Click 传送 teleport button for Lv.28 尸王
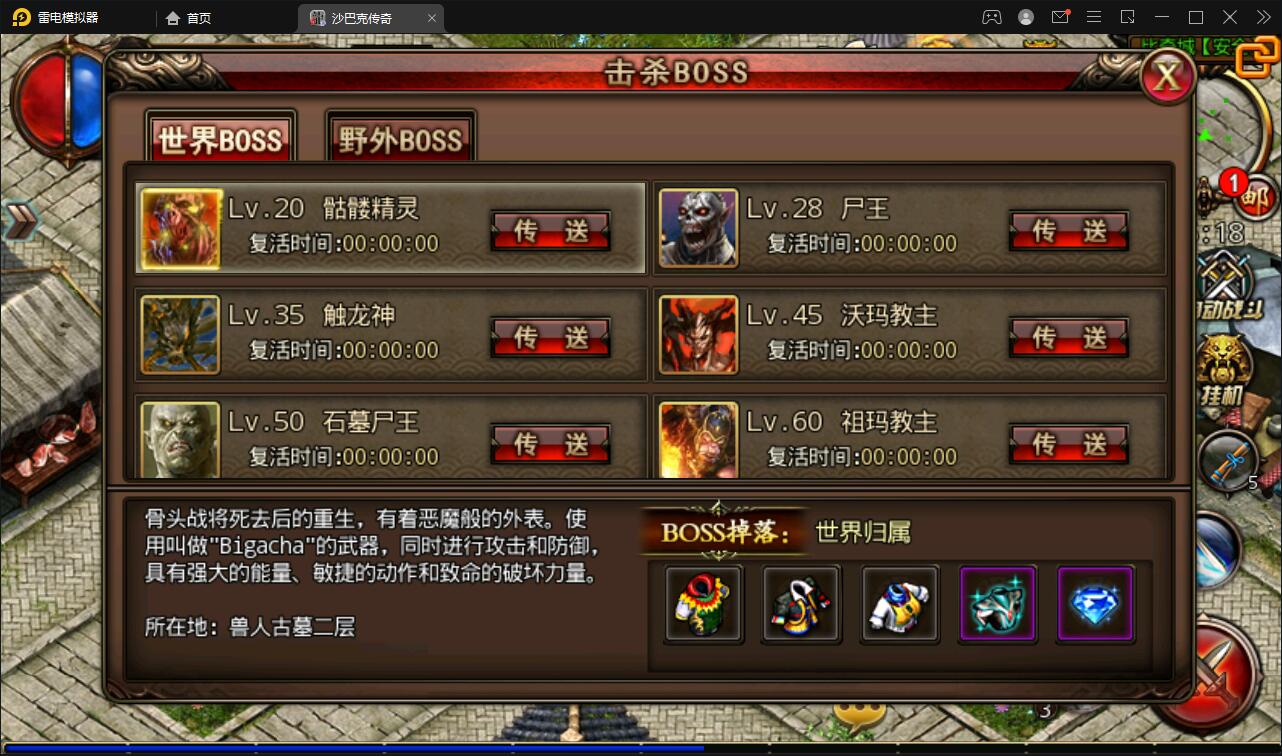Viewport: 1282px width, 756px height. [1069, 231]
